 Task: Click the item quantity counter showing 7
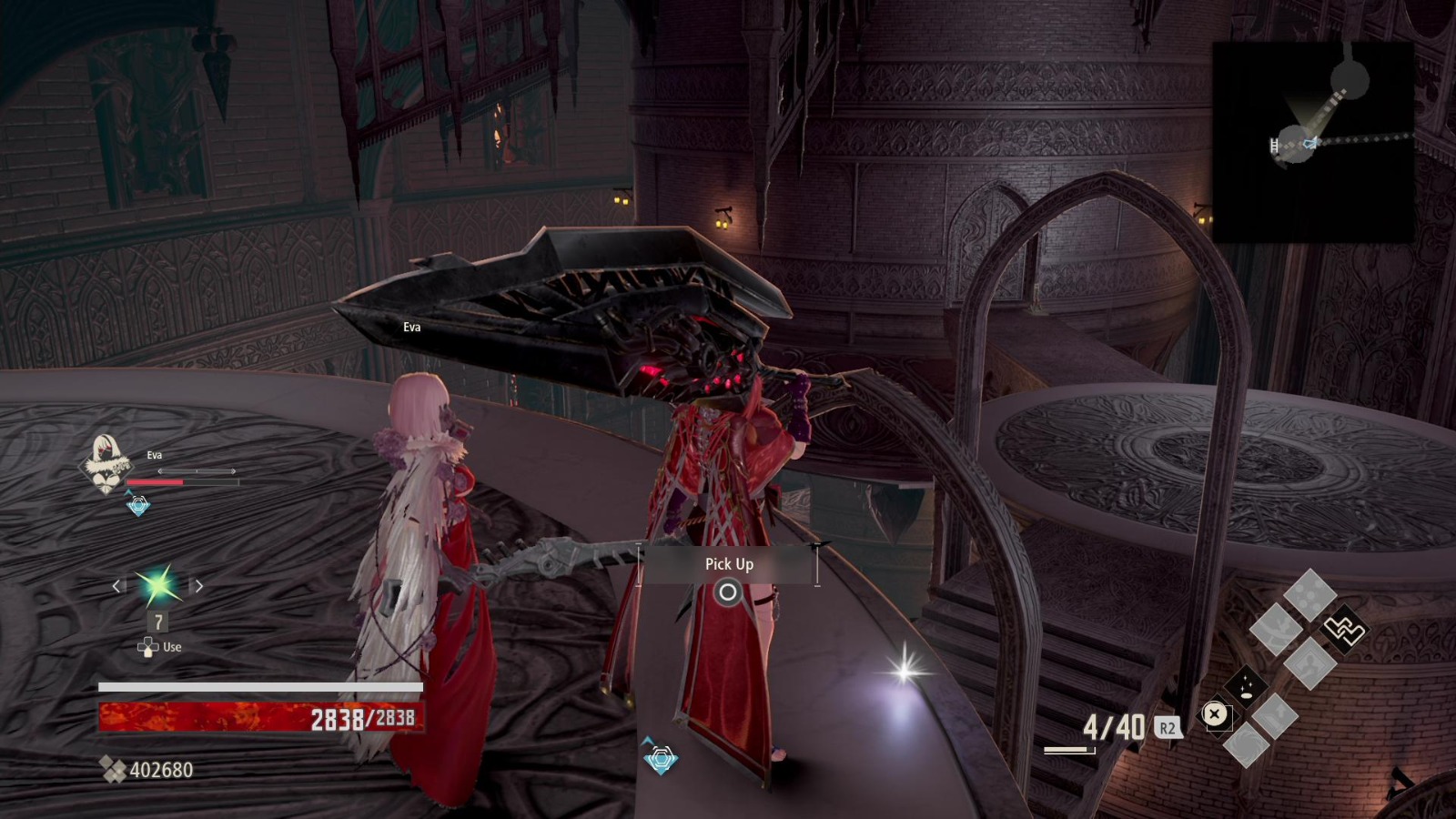pyautogui.click(x=158, y=622)
